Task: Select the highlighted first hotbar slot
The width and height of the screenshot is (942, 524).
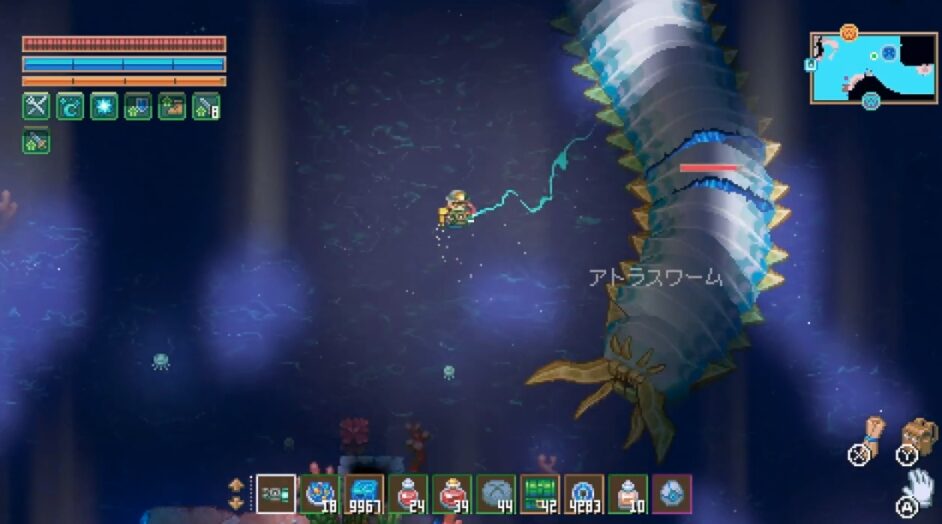Action: [276, 493]
